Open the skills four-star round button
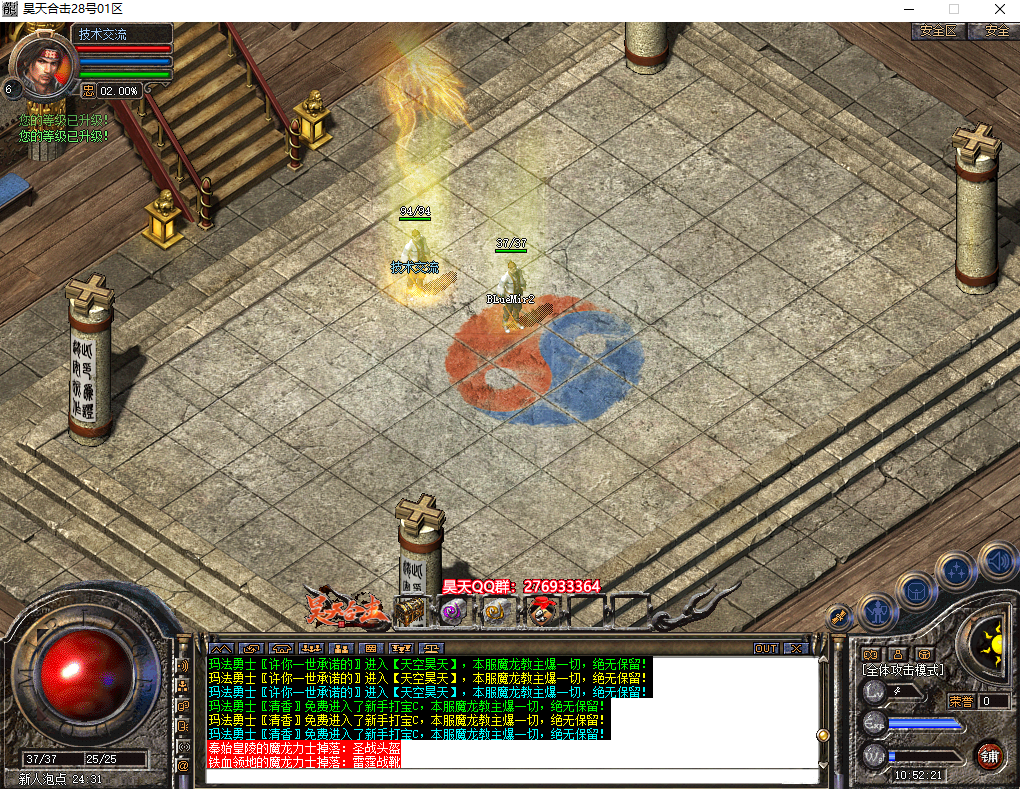The width and height of the screenshot is (1020, 789). click(955, 571)
